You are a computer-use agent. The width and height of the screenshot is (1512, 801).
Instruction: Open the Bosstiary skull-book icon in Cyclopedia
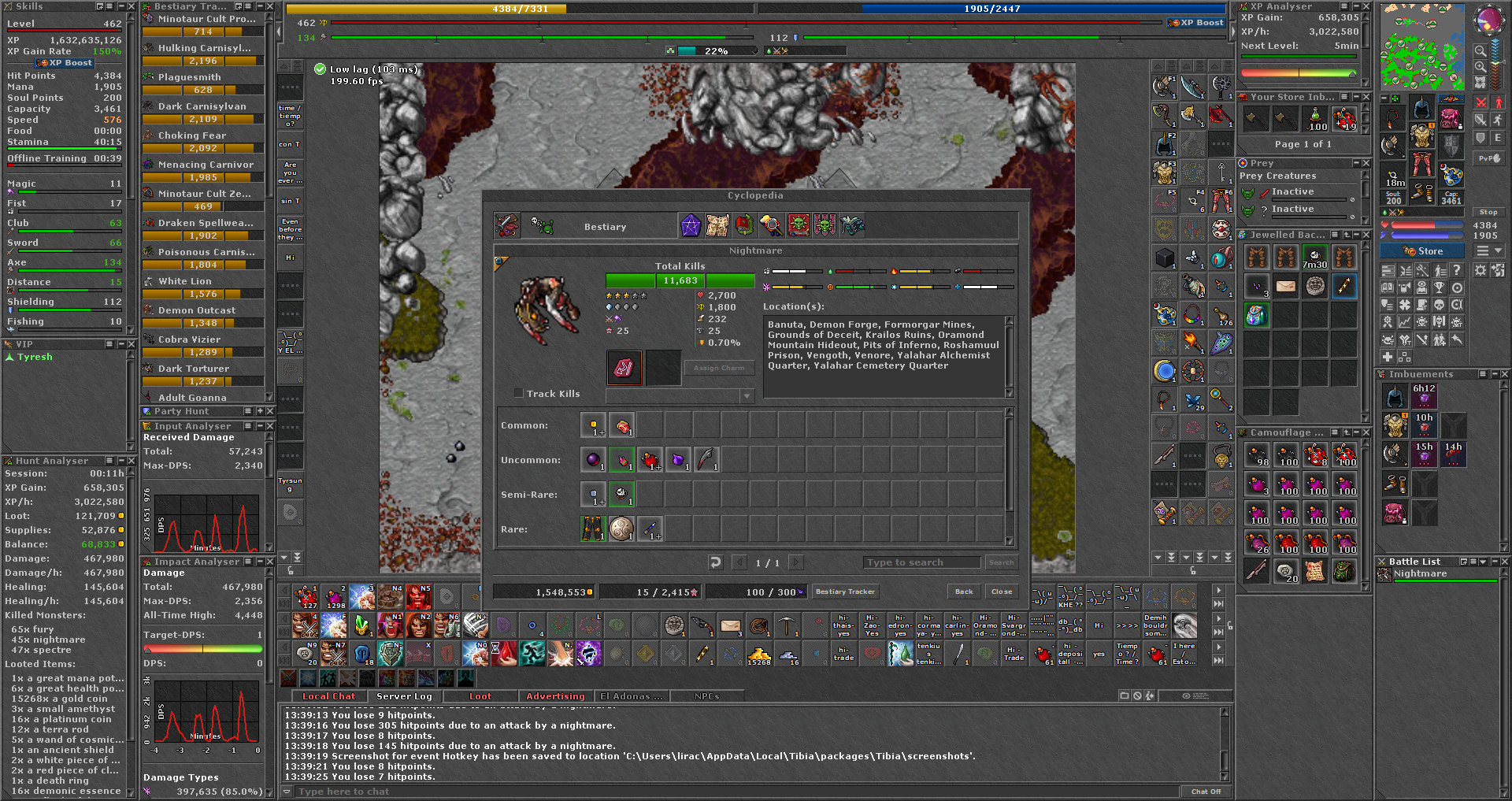tap(799, 225)
